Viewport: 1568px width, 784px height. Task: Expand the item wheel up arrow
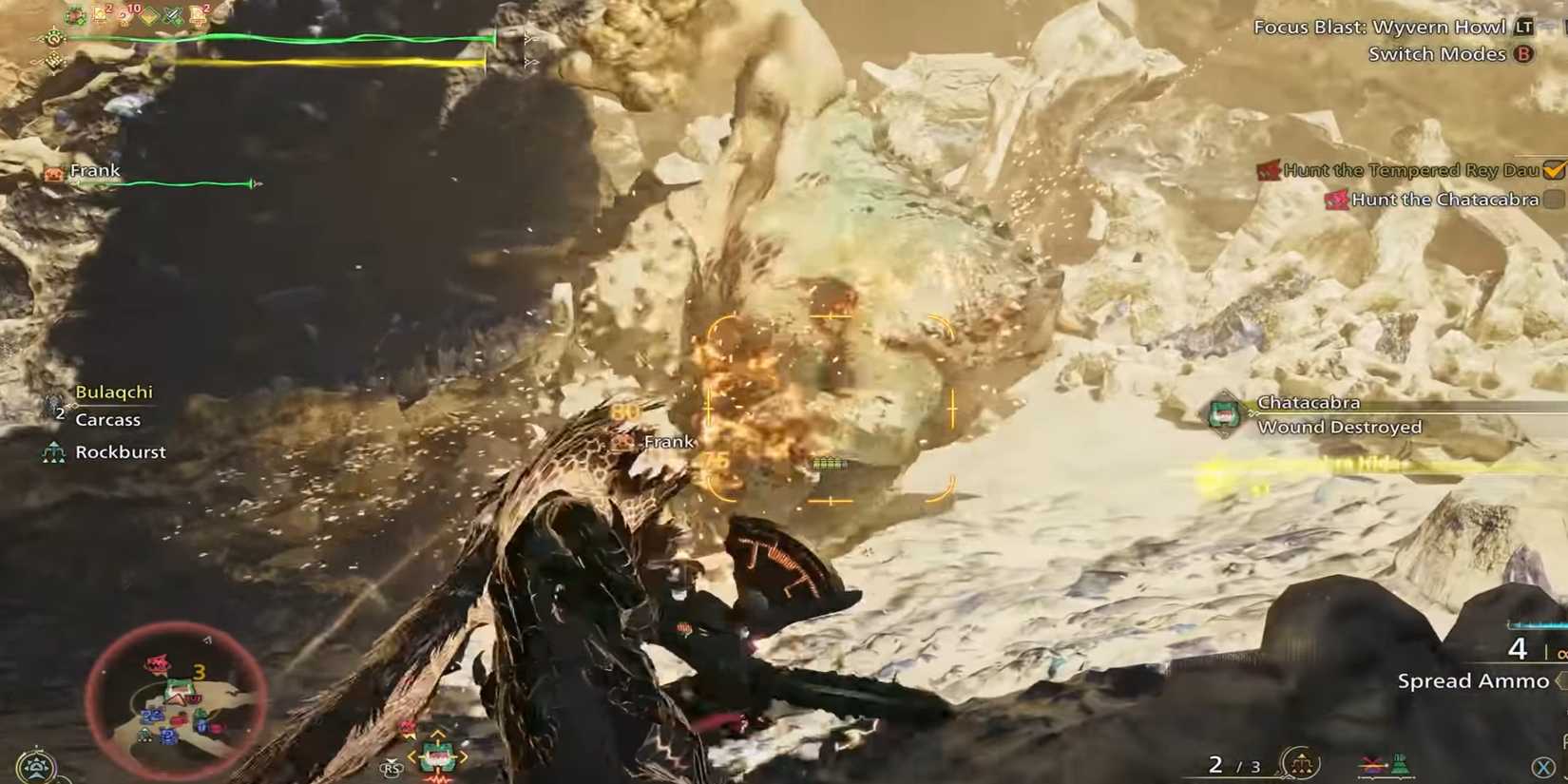click(437, 734)
